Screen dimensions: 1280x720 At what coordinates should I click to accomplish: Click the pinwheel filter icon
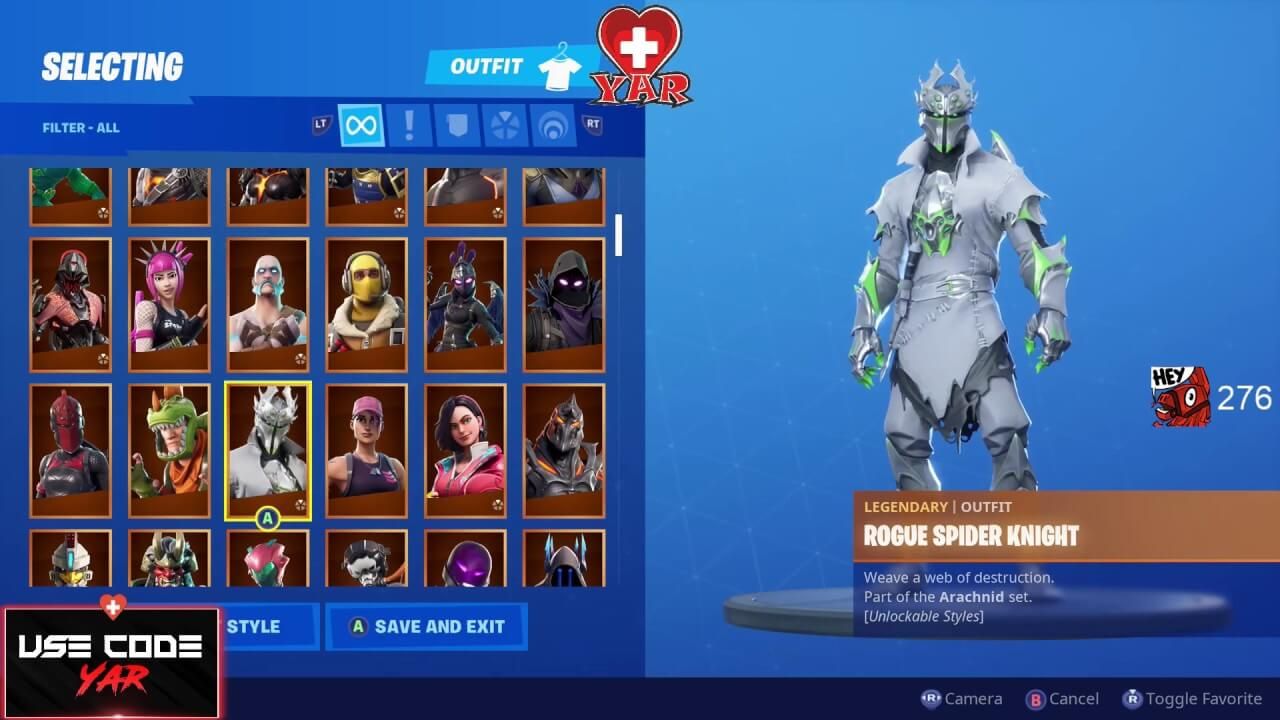[504, 126]
